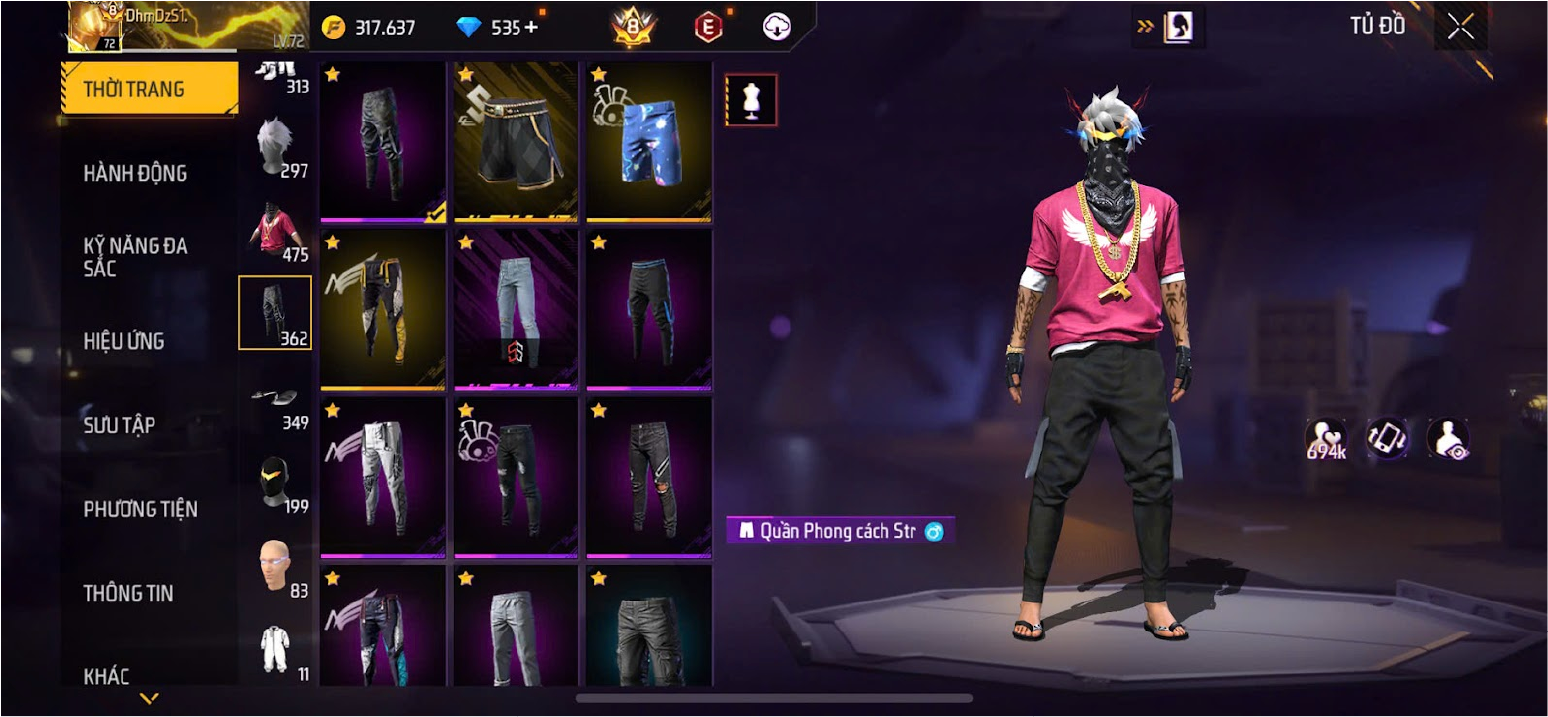This screenshot has width=1548, height=717.
Task: Close the wardrobe with the X button
Action: (x=1461, y=28)
